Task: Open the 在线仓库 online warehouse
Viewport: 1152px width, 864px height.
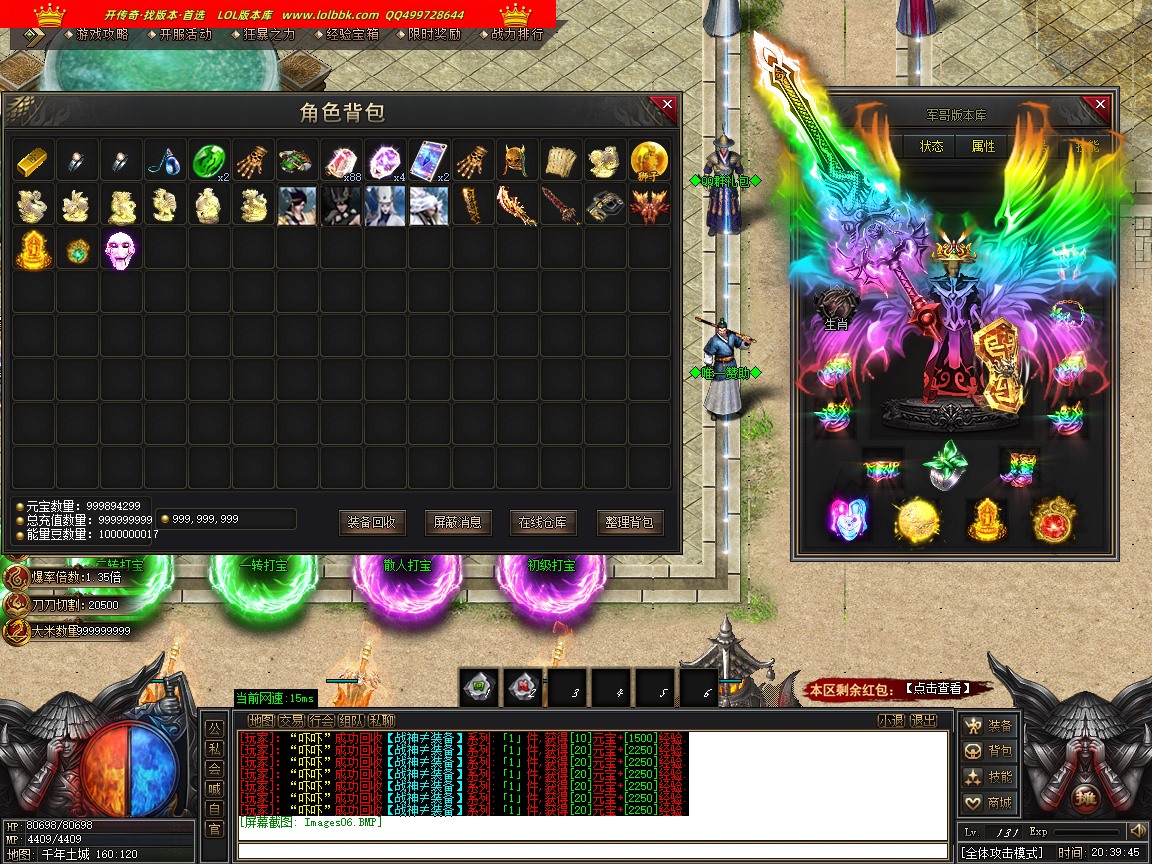Action: 543,522
